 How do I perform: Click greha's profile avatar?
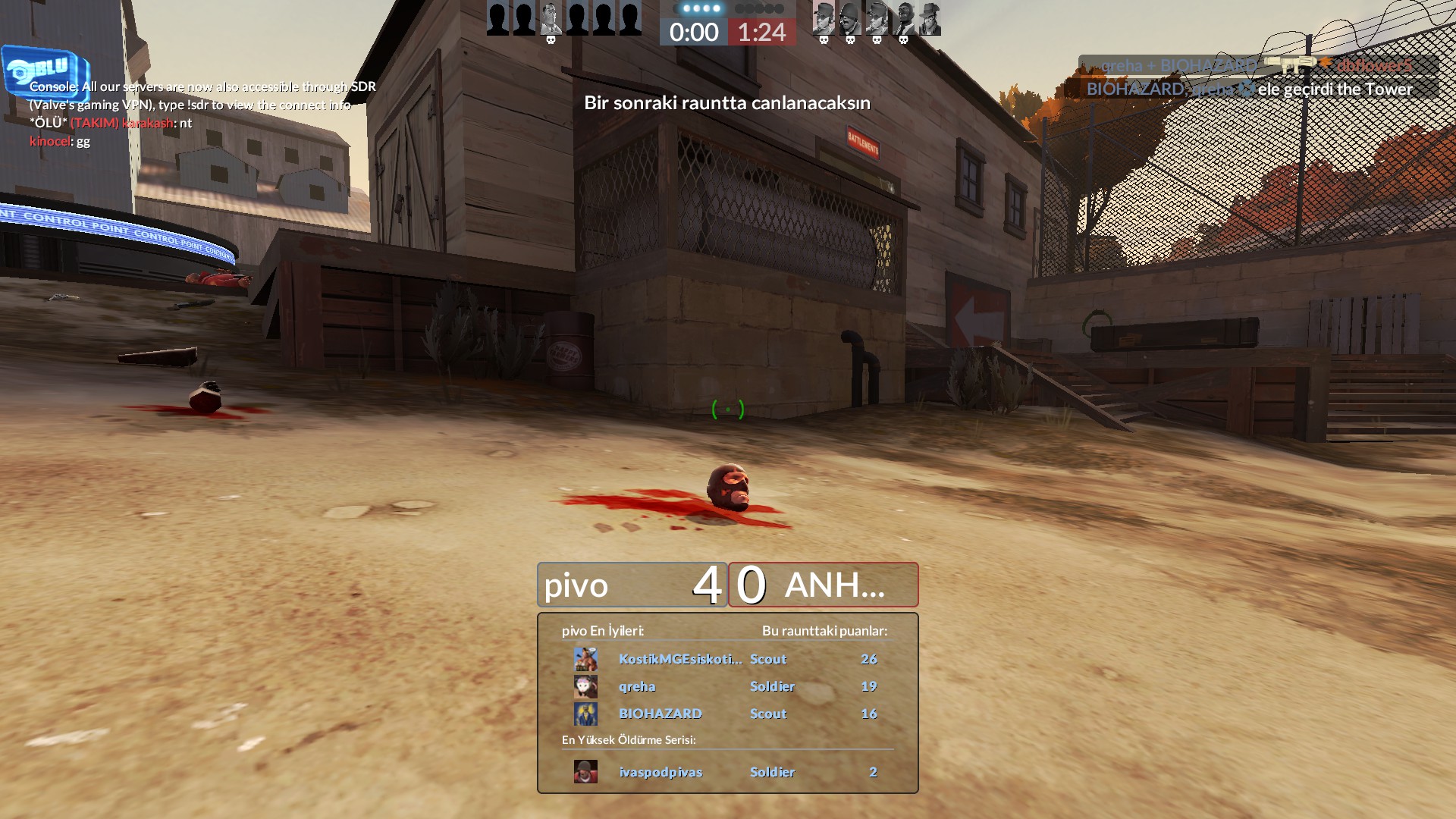[585, 686]
